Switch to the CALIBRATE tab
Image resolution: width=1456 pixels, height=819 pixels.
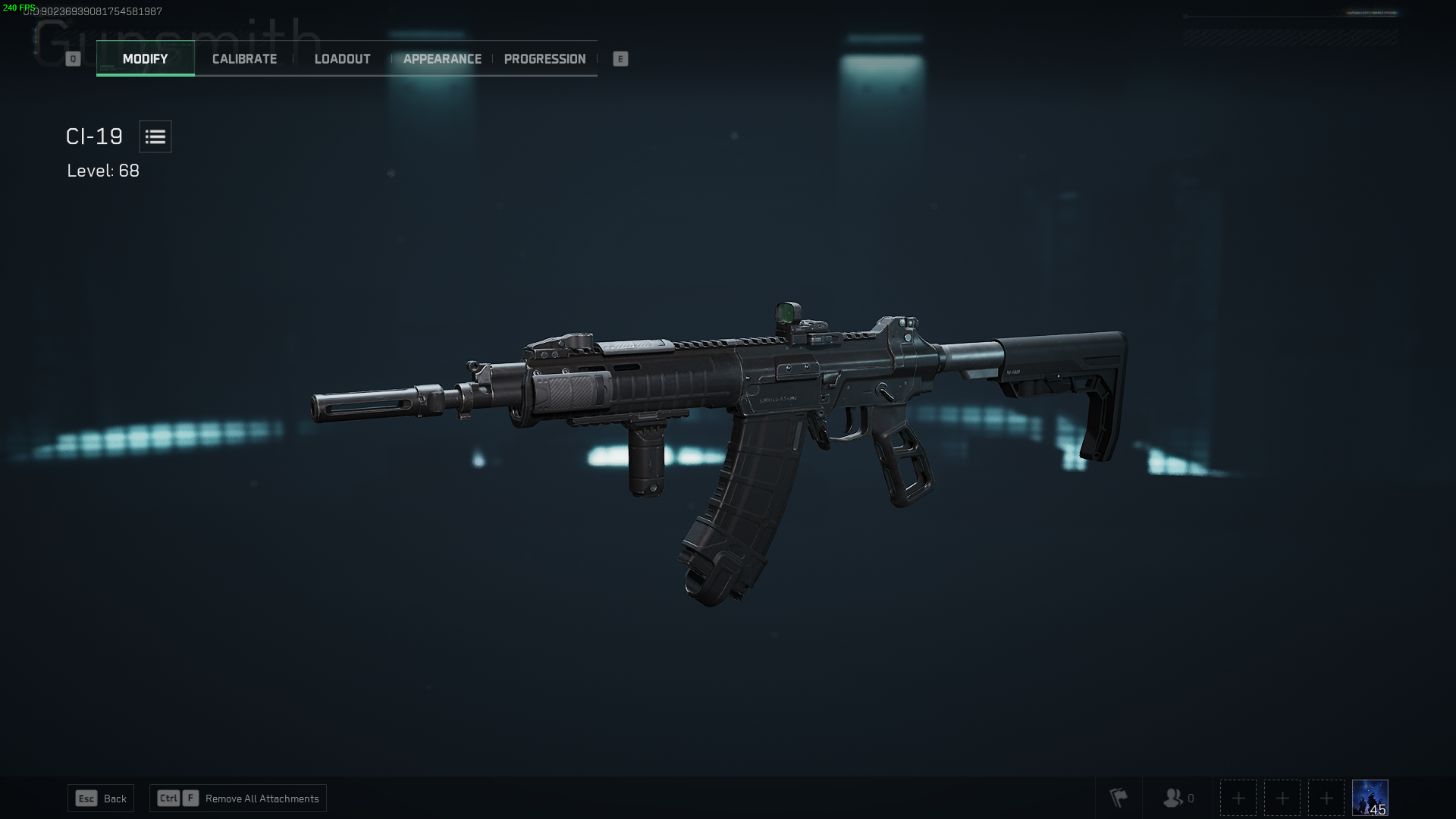[x=243, y=58]
